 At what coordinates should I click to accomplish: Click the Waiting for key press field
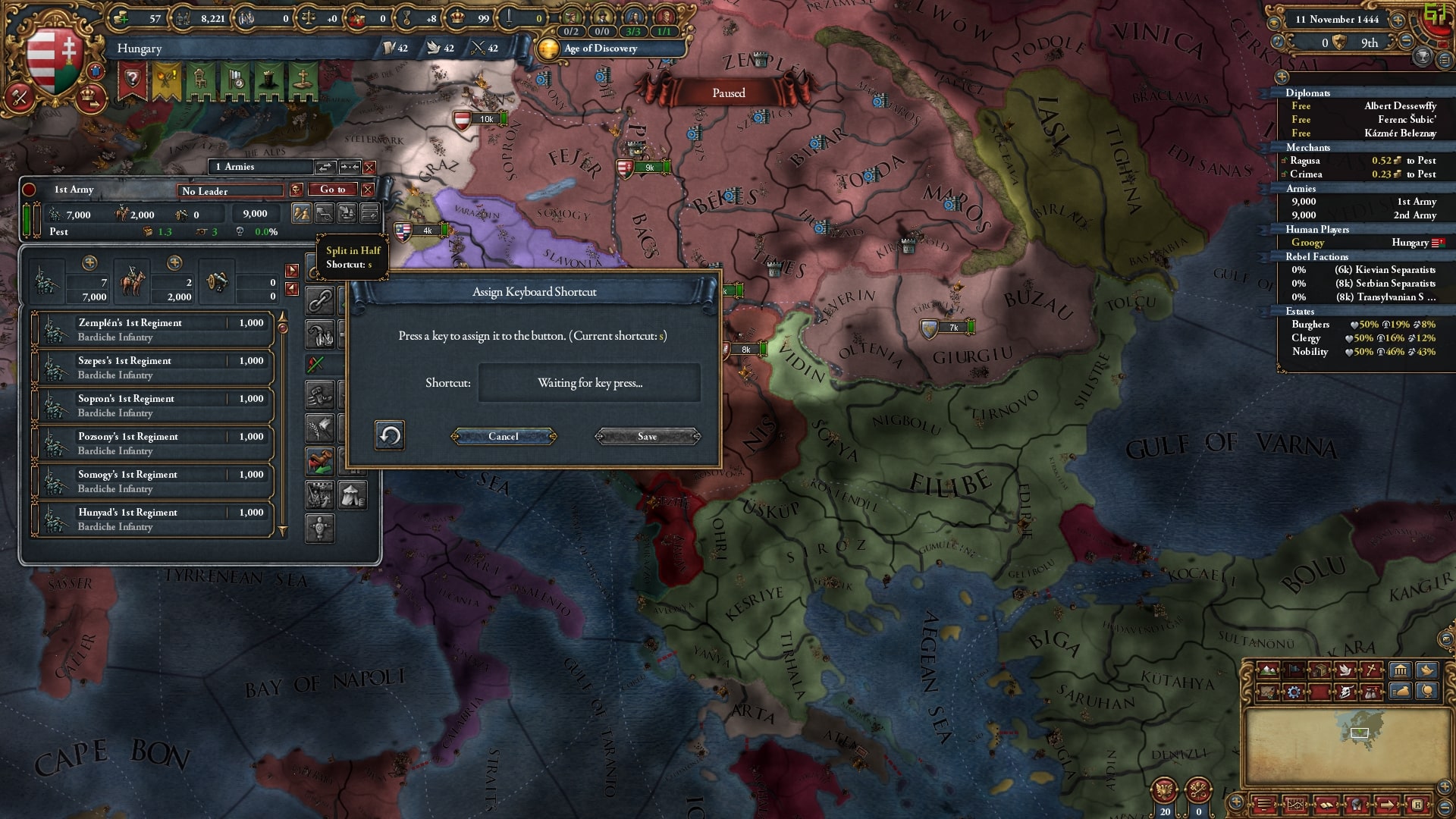[x=589, y=383]
